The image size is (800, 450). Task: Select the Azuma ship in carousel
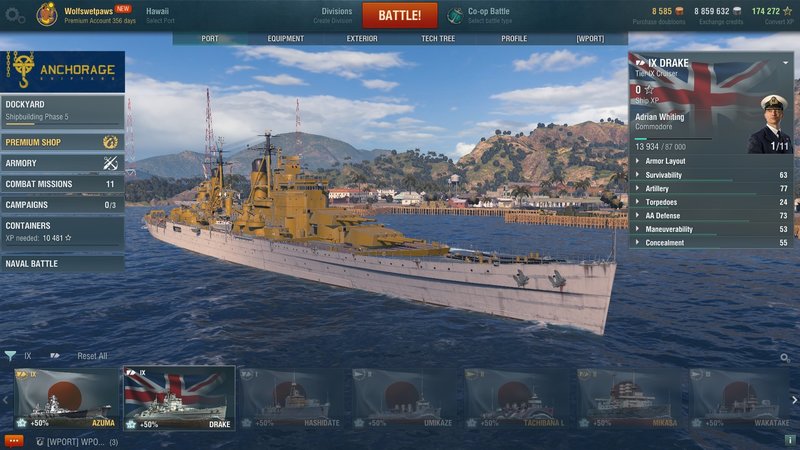coord(66,398)
